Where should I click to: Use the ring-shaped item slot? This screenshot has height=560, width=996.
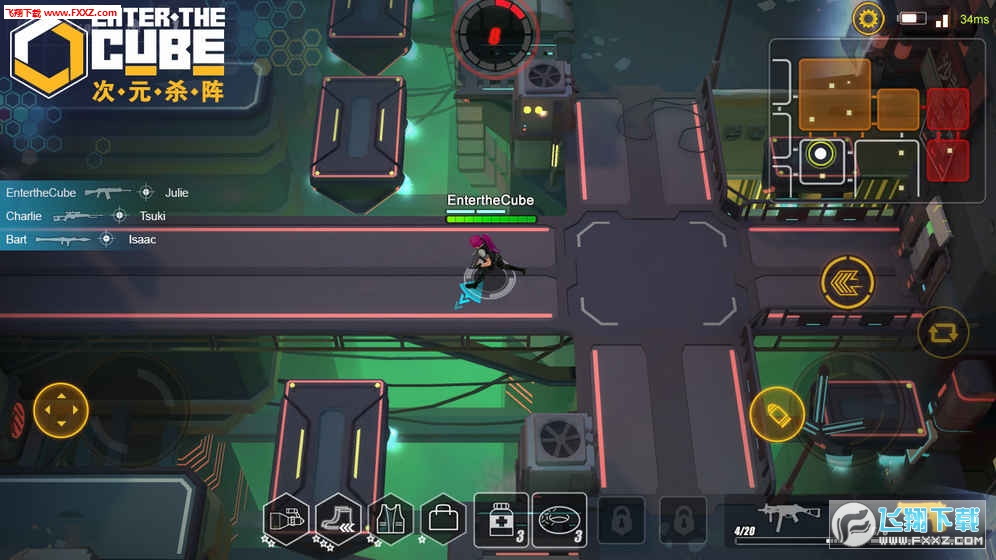pyautogui.click(x=558, y=520)
